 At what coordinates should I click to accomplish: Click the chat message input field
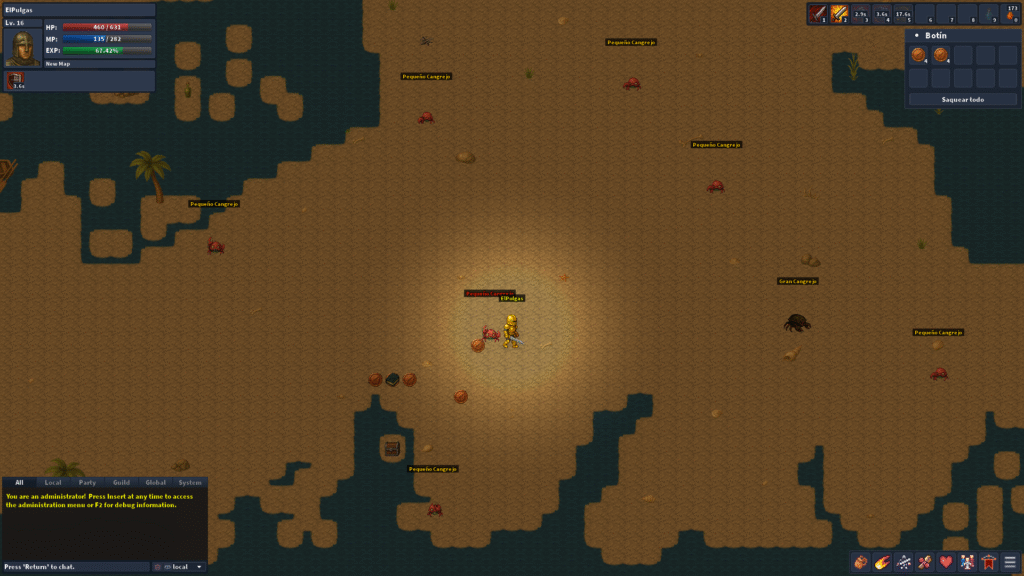(75, 567)
